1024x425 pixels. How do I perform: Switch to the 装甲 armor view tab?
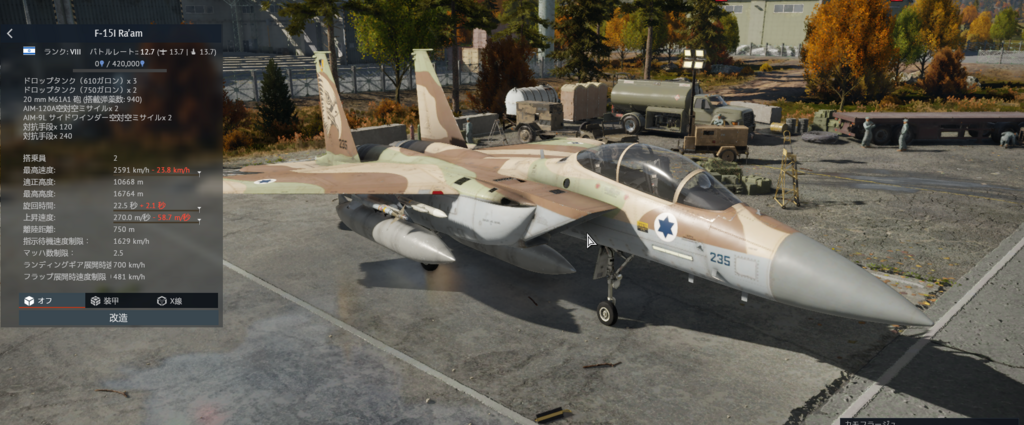pos(110,300)
